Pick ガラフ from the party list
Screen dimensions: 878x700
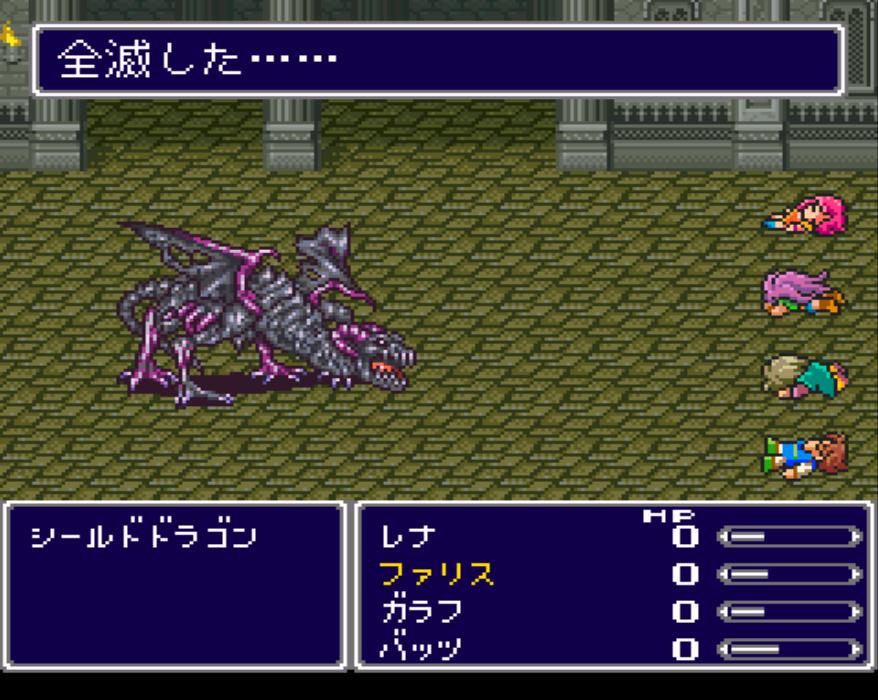coord(421,610)
